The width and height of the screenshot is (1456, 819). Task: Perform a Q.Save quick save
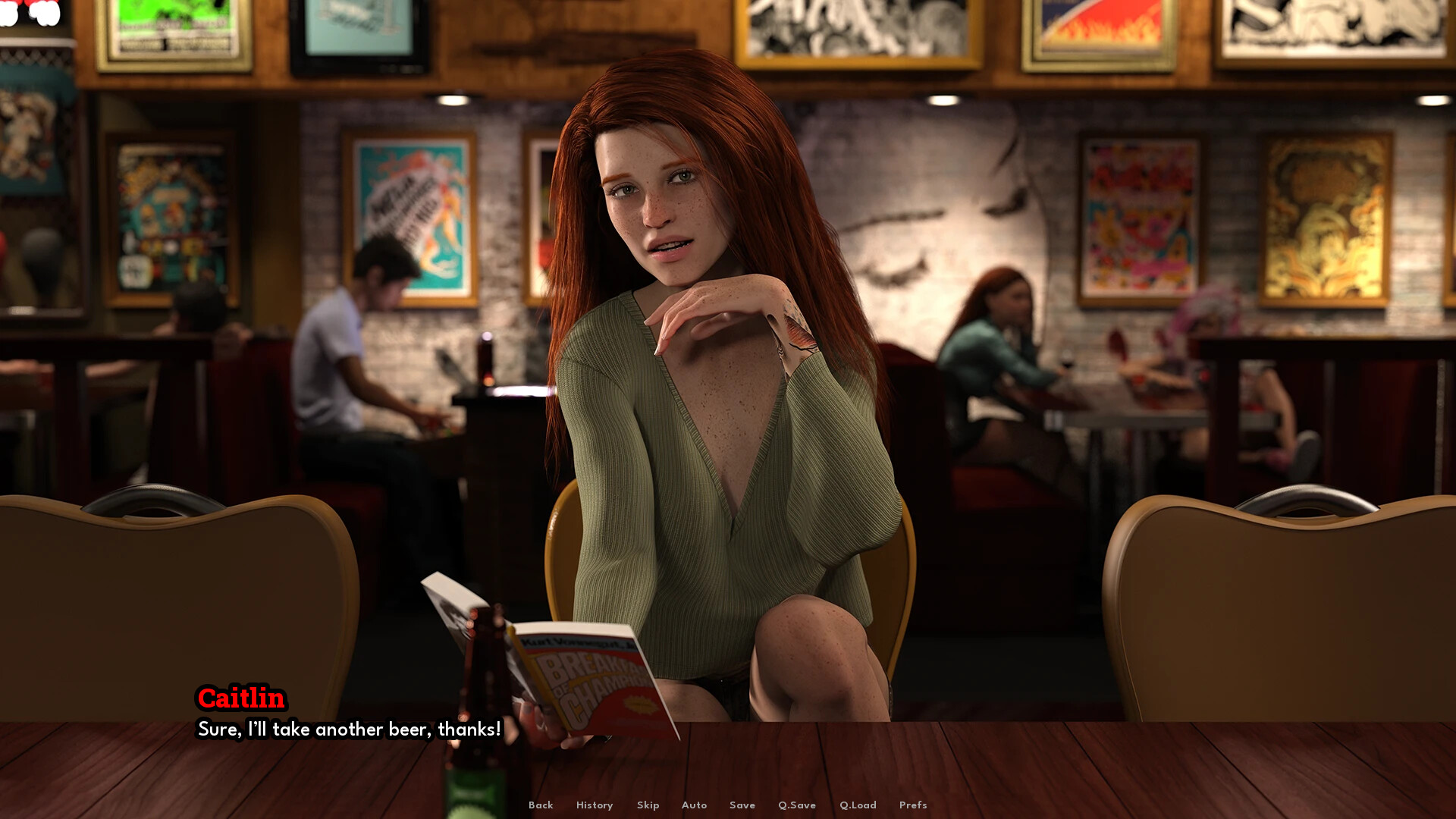pos(797,805)
